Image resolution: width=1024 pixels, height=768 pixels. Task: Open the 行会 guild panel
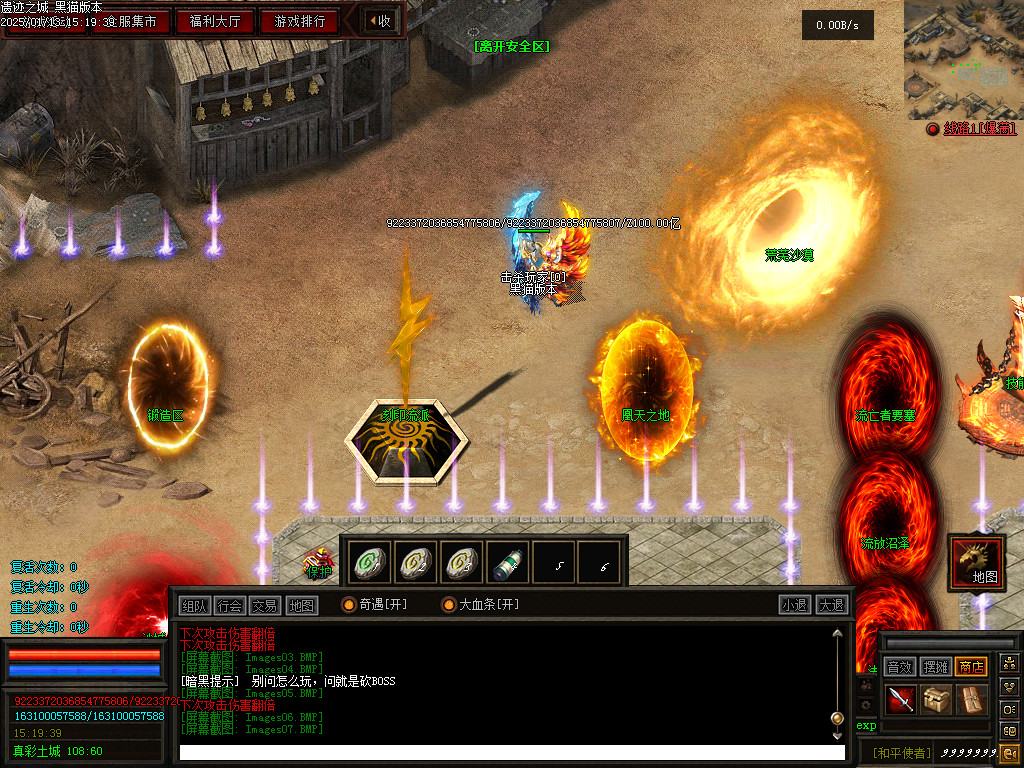[230, 605]
